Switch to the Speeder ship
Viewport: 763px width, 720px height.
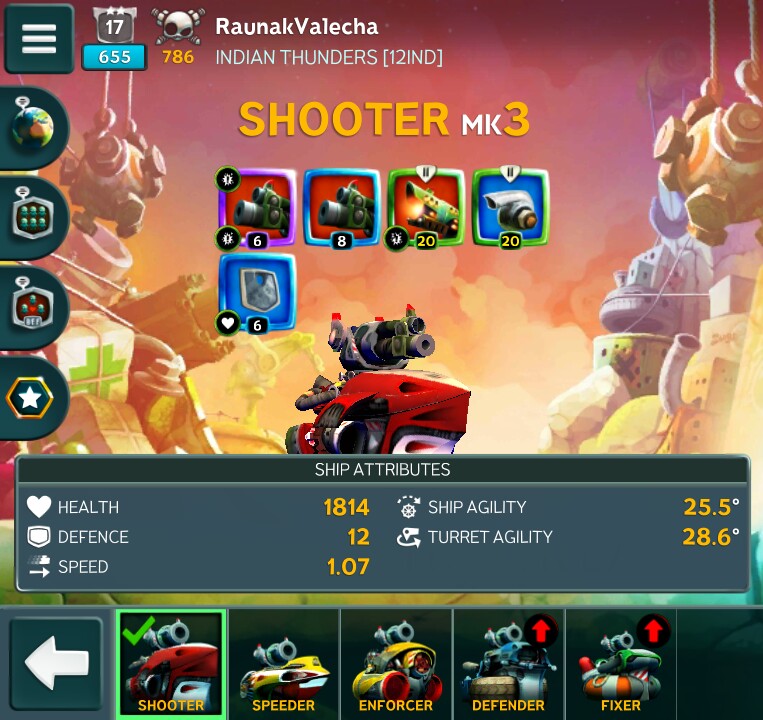pyautogui.click(x=284, y=665)
